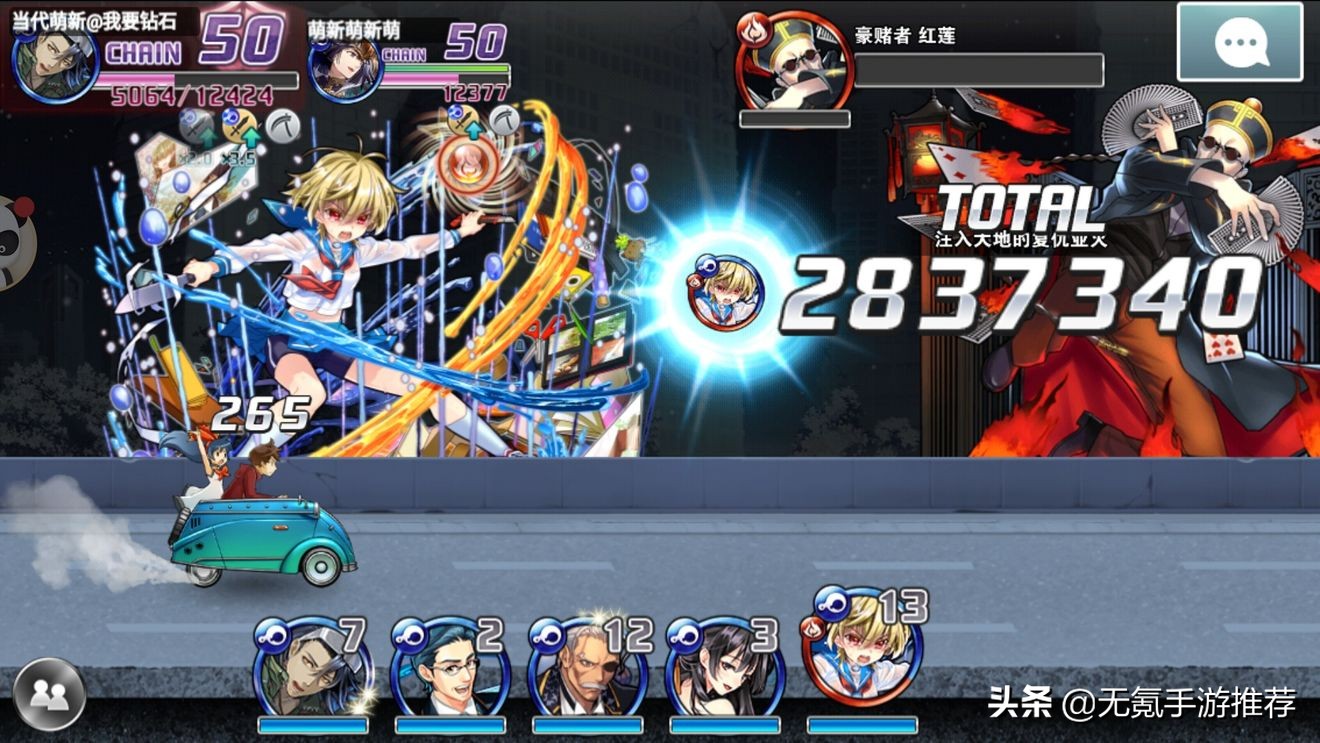1320x743 pixels.
Task: Tap the first player's avatar portrait
Action: (x=55, y=65)
